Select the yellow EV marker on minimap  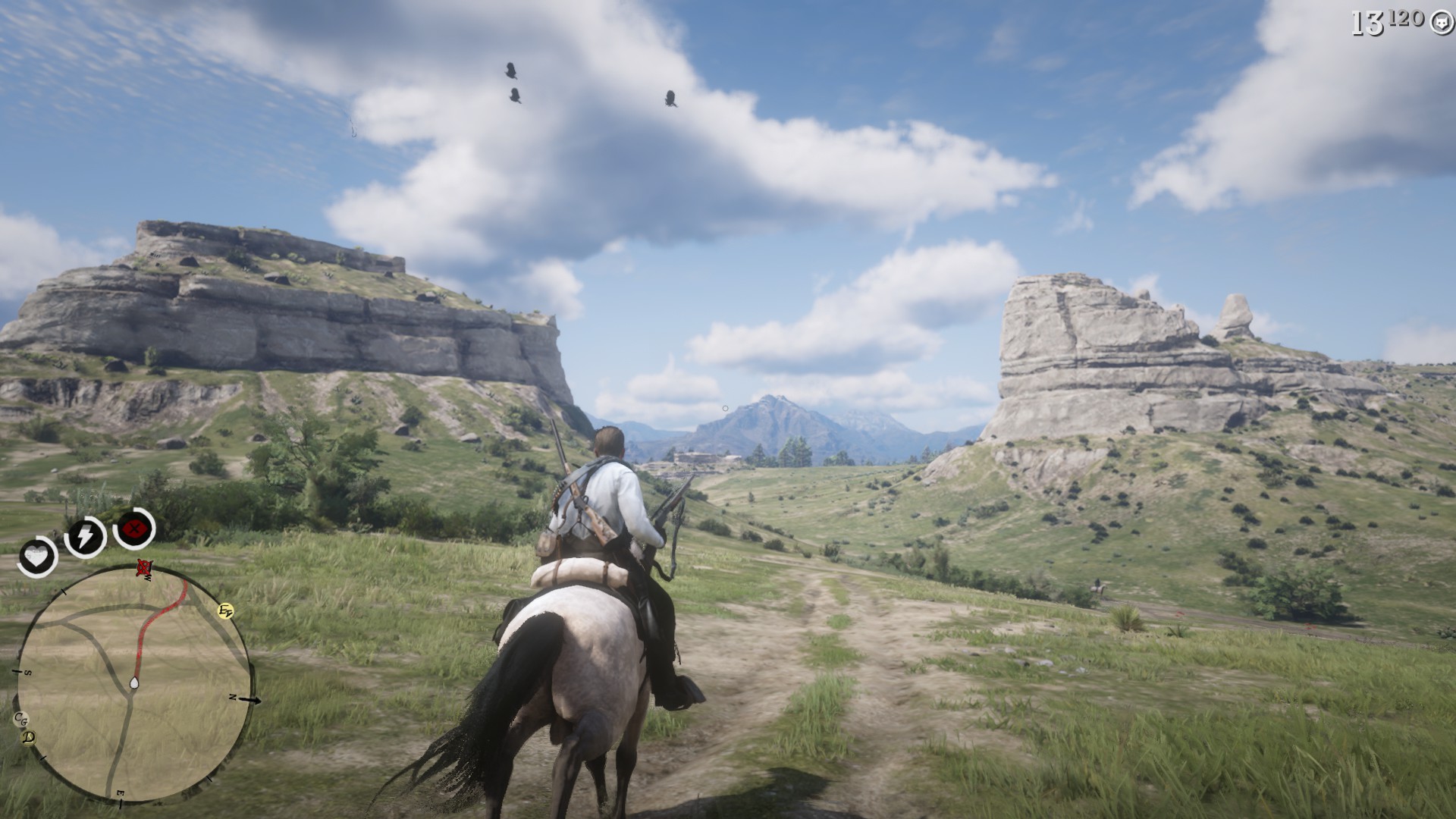pyautogui.click(x=225, y=610)
